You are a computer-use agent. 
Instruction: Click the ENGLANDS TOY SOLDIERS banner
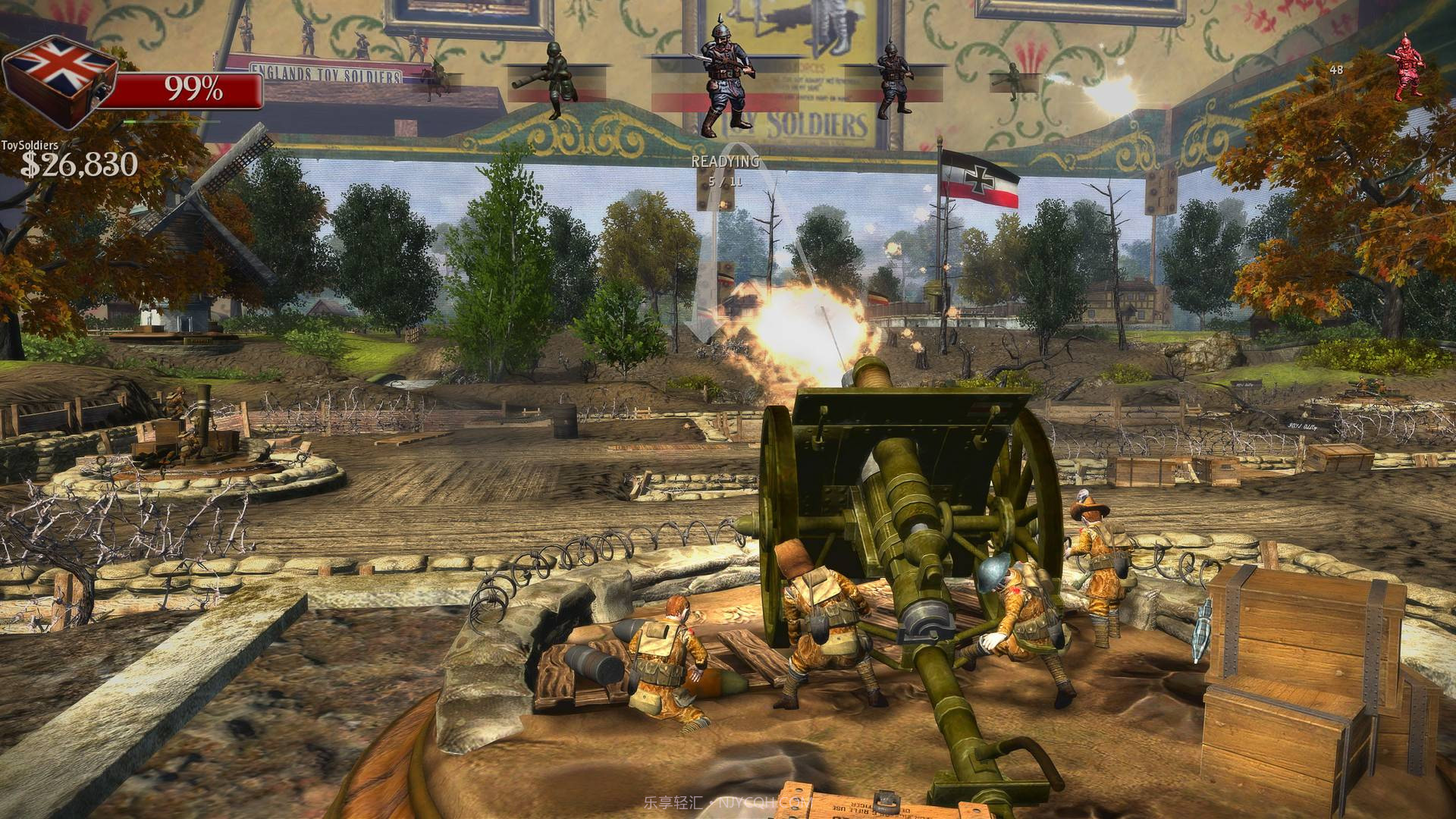click(x=326, y=71)
